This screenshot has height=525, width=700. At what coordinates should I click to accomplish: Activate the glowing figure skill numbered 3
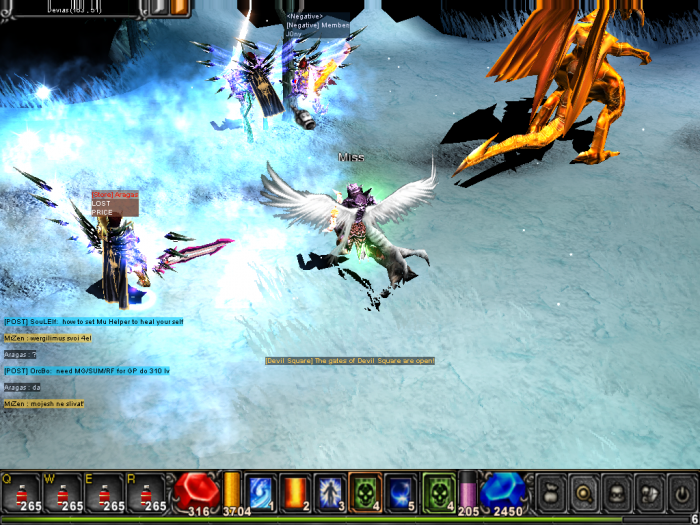(x=331, y=492)
